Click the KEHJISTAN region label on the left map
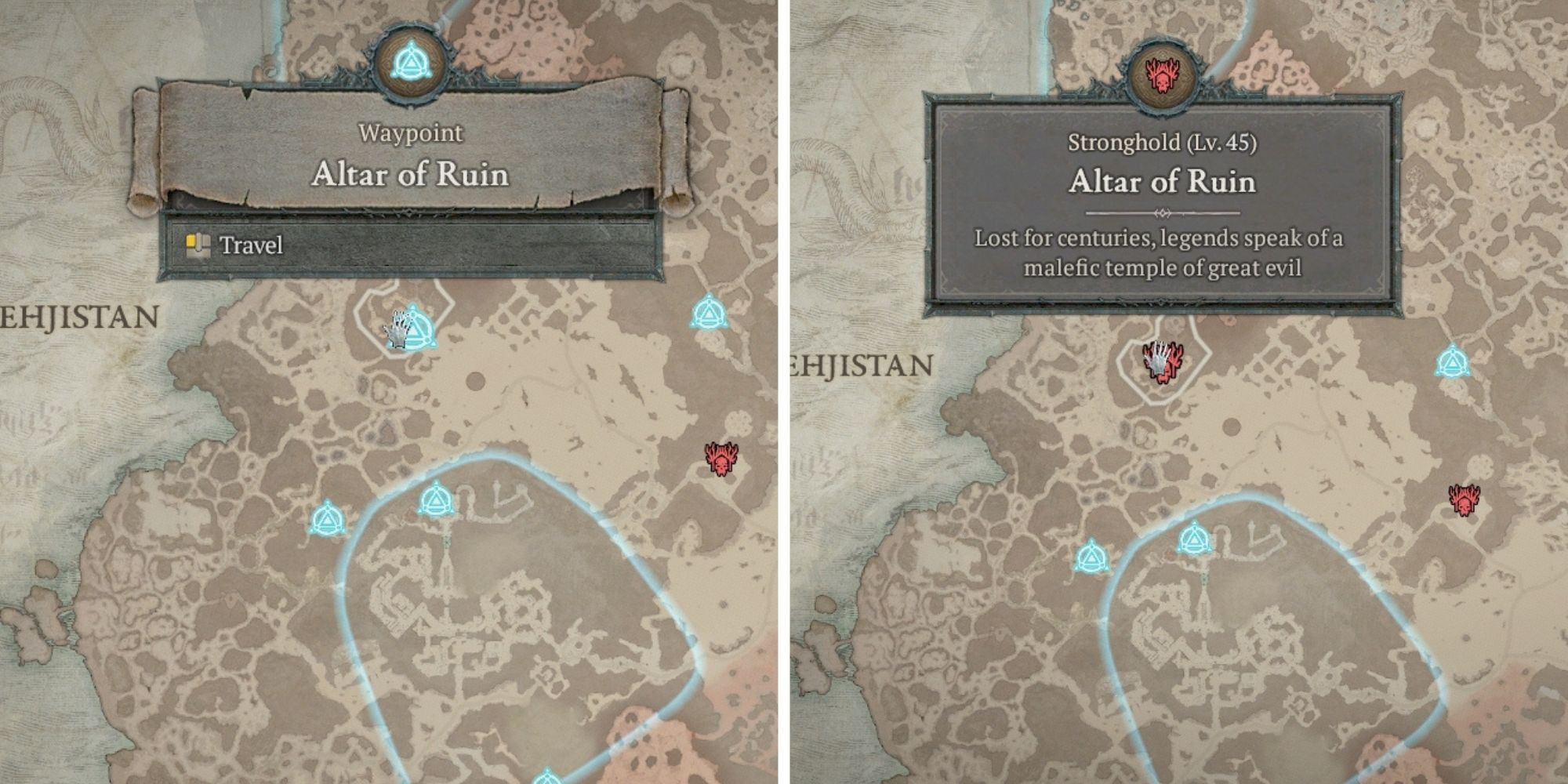This screenshot has width=1568, height=784. pyautogui.click(x=78, y=315)
